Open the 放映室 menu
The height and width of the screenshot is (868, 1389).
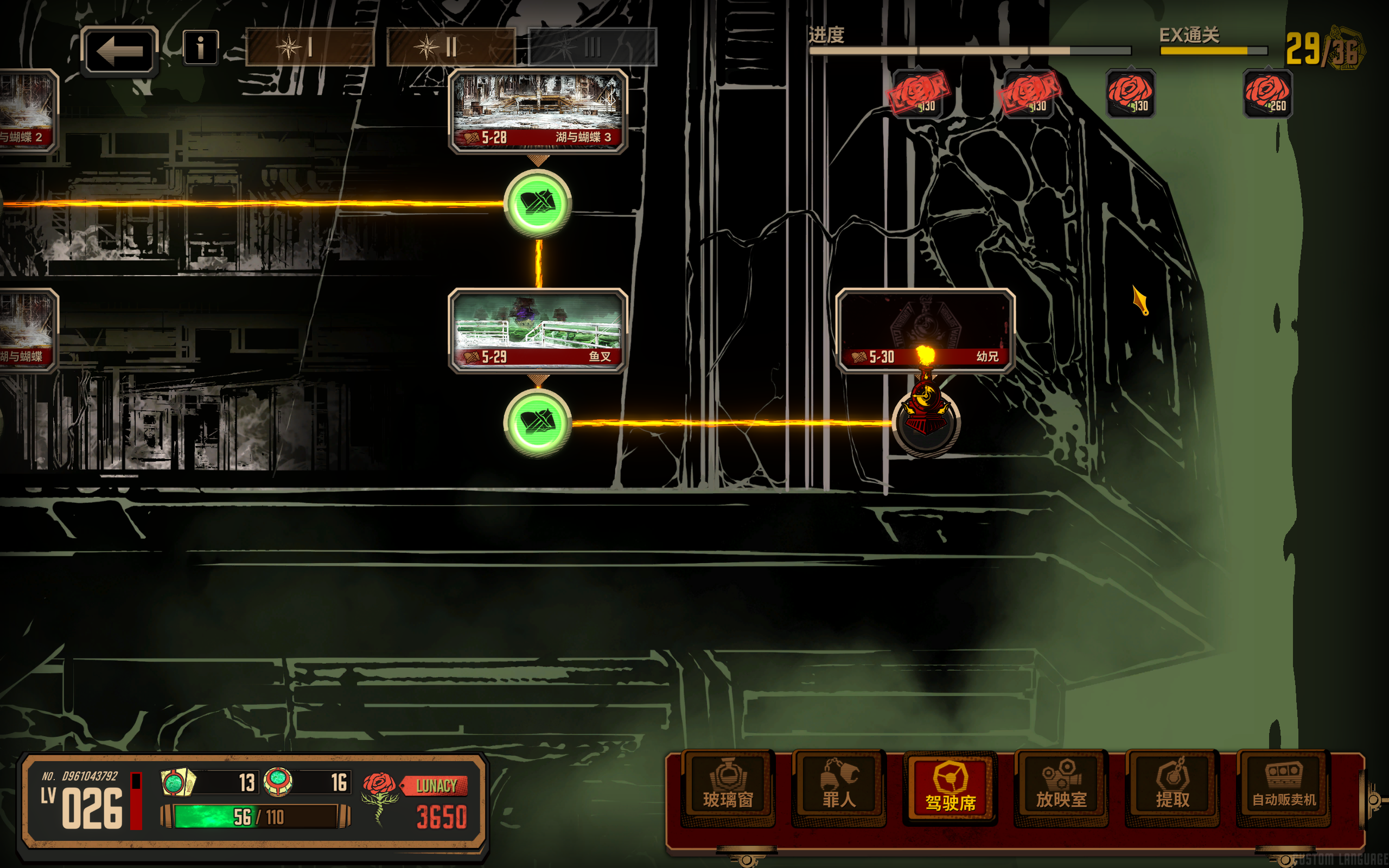[x=1061, y=788]
